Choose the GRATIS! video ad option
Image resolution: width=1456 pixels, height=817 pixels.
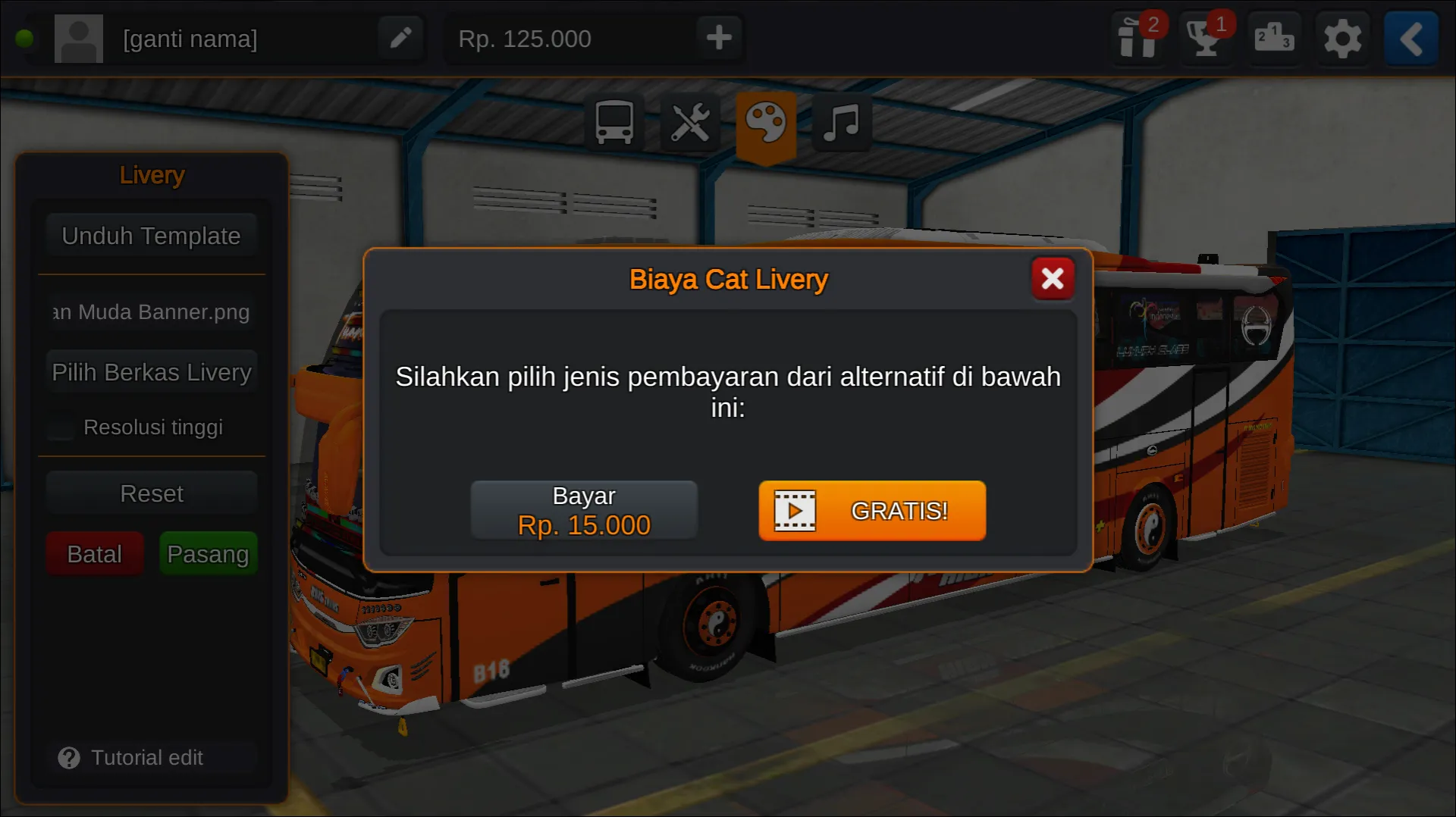point(872,511)
